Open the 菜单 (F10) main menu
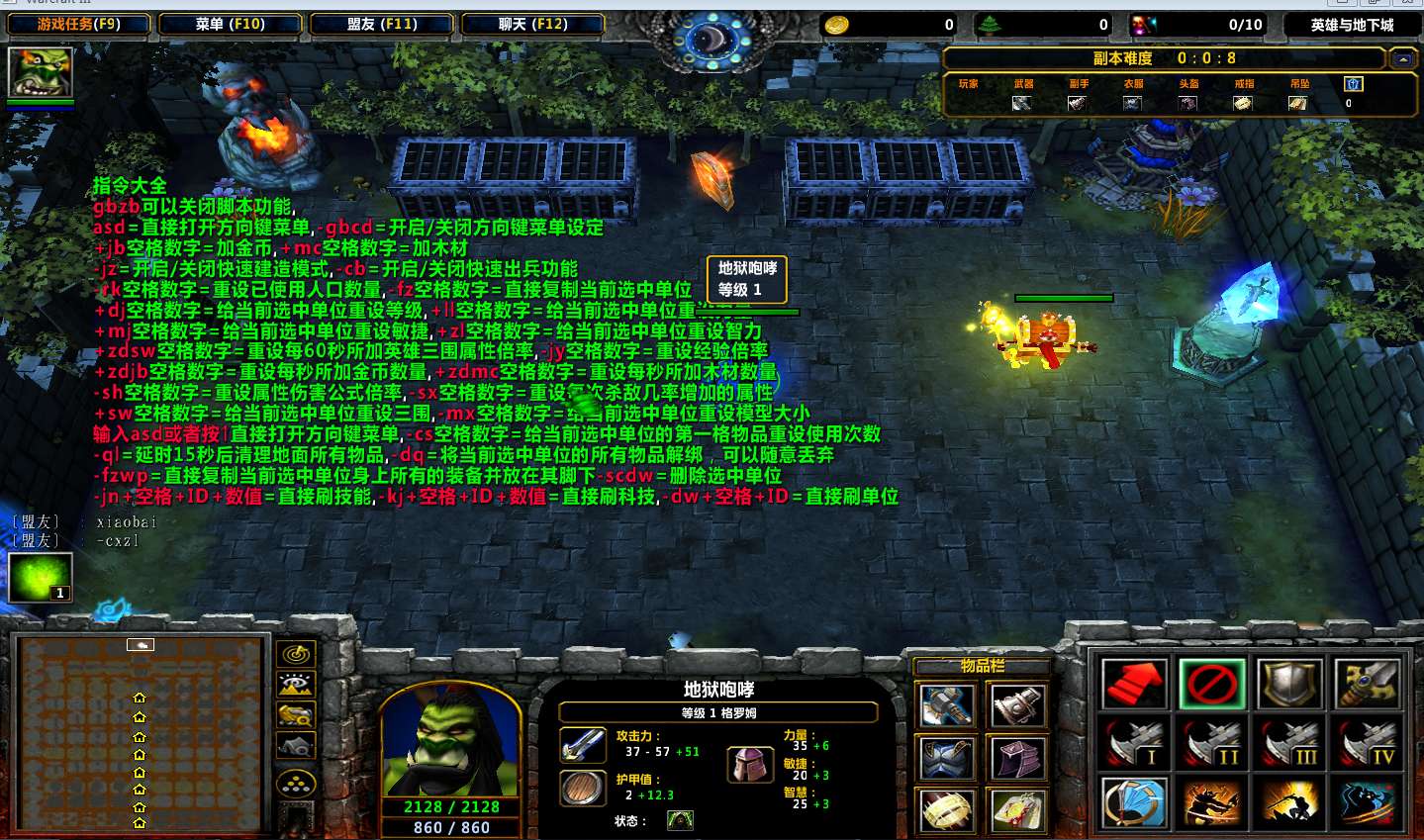Screen dimensions: 1424x840 pos(230,24)
